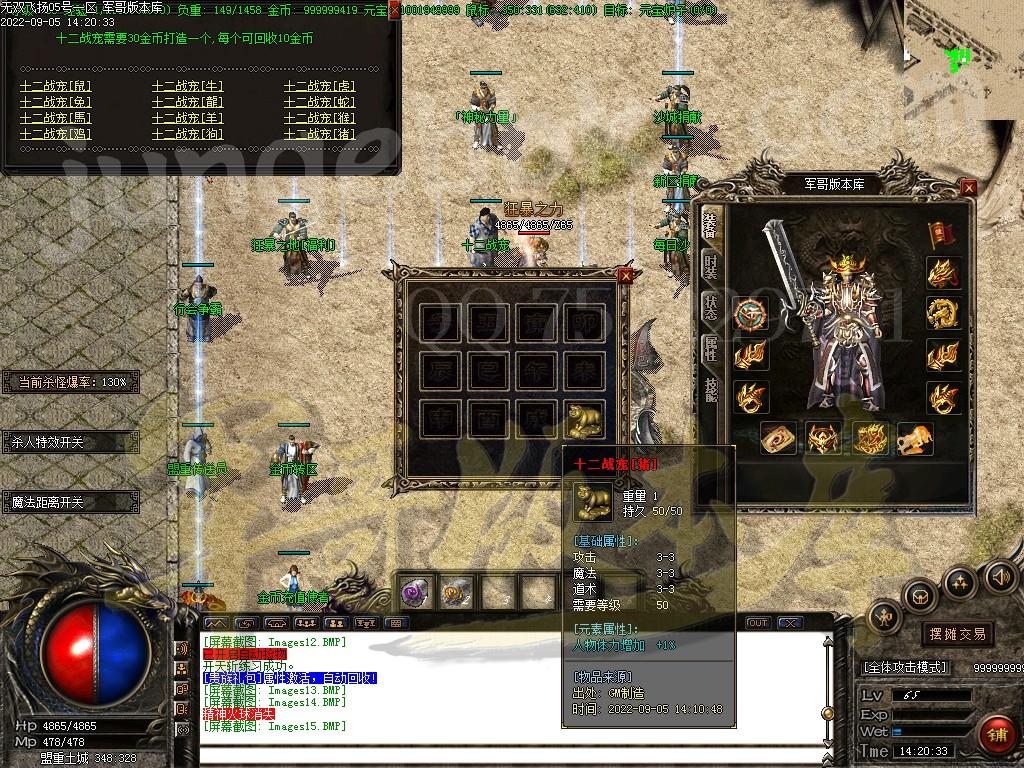Open the 摆摊交易 stall trade button
The height and width of the screenshot is (768, 1024).
[x=958, y=633]
